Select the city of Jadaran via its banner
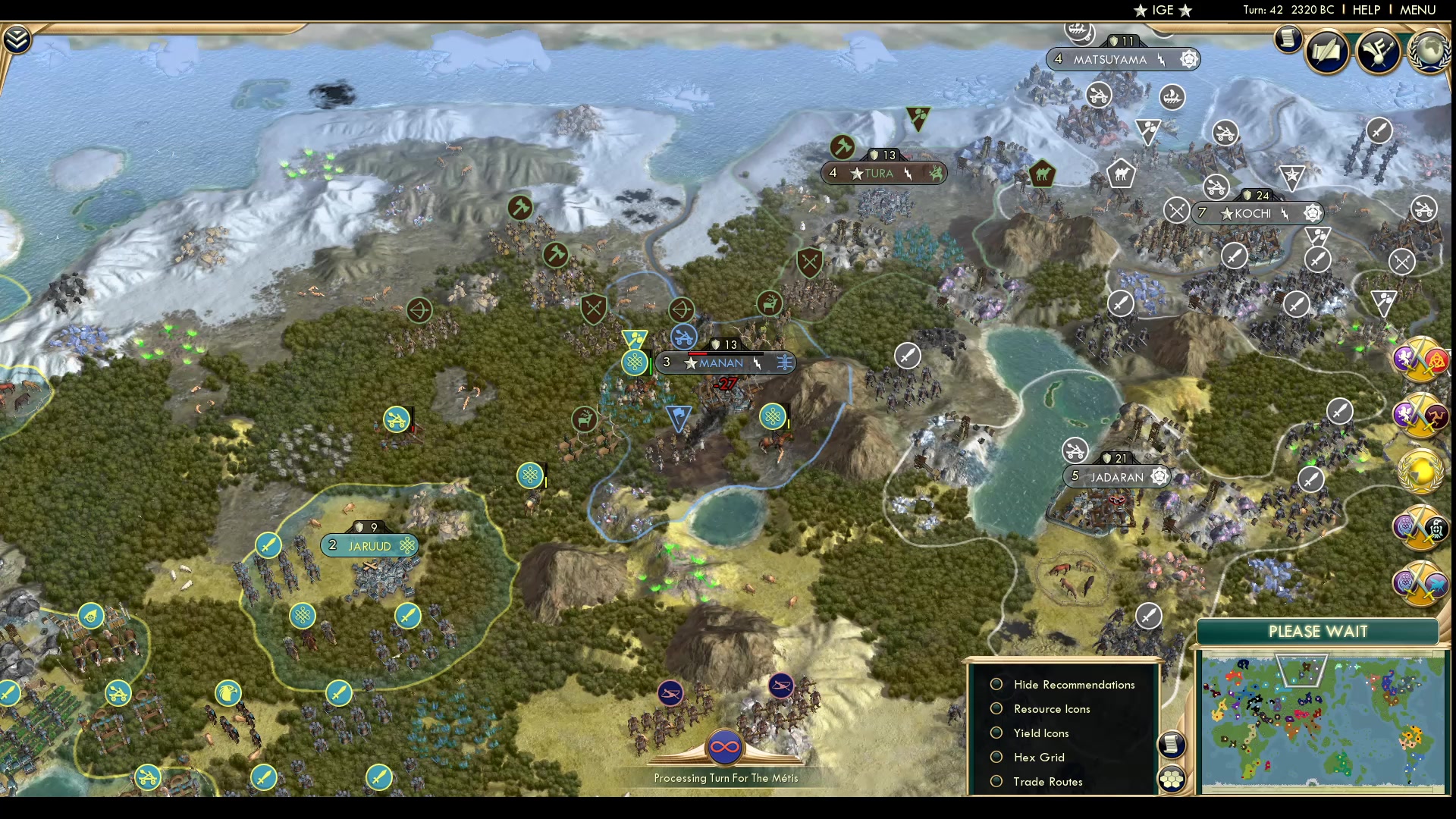The width and height of the screenshot is (1456, 819). click(x=1117, y=476)
